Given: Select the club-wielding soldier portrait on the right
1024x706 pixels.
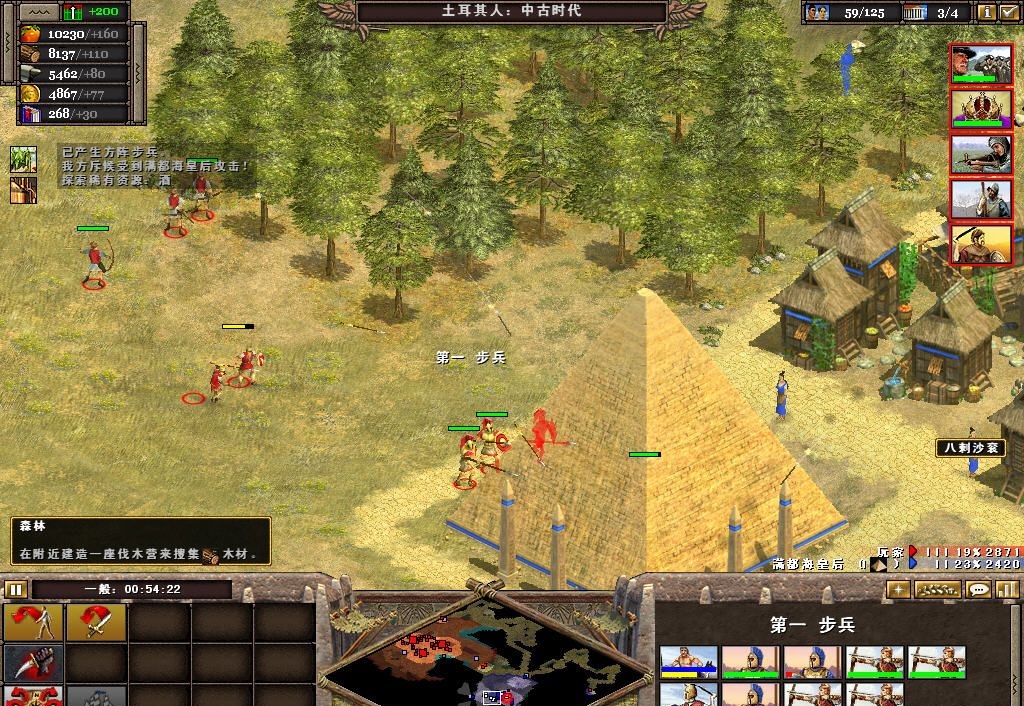Looking at the screenshot, I should click(x=980, y=200).
